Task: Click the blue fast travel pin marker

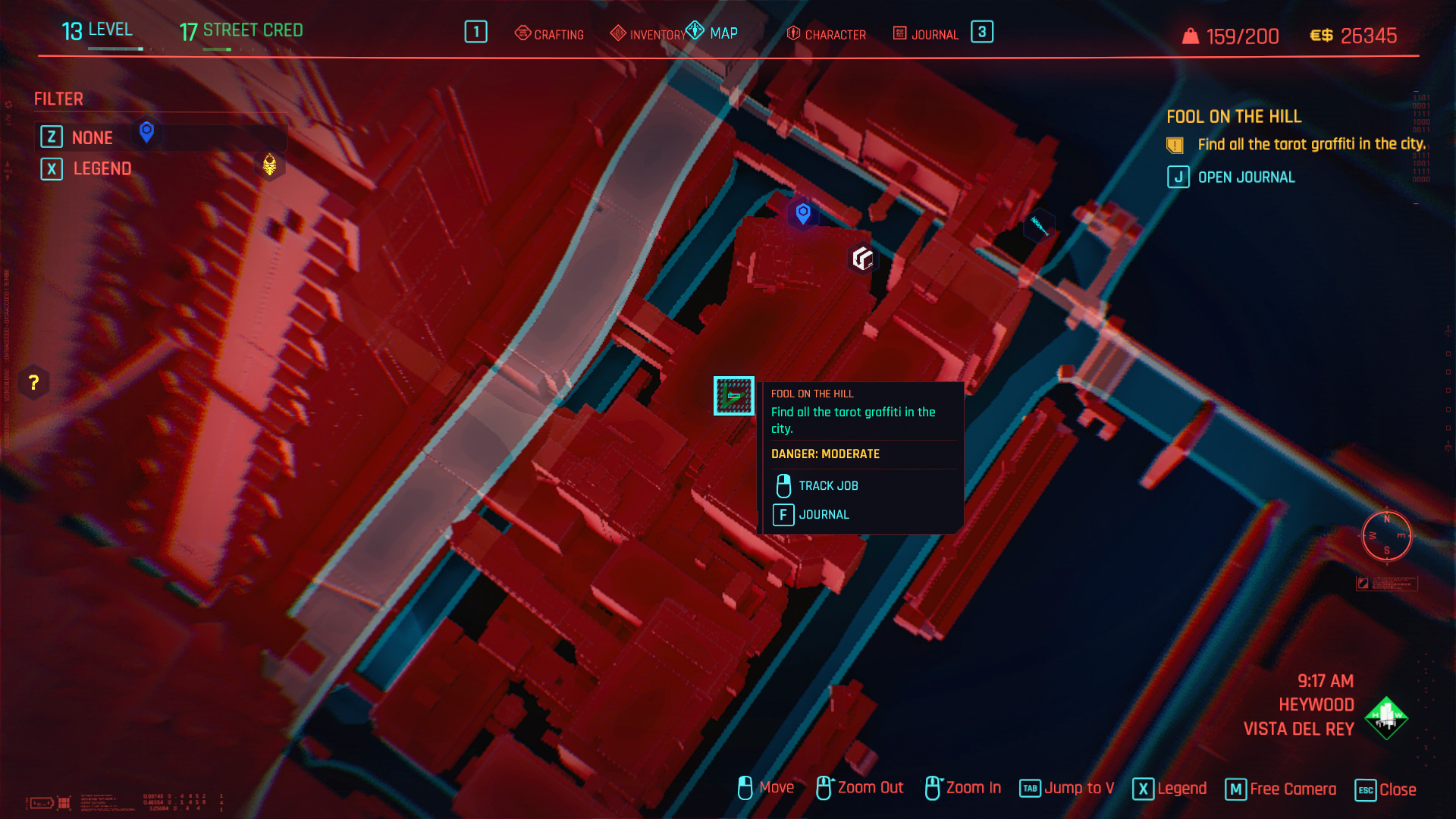Action: pyautogui.click(x=803, y=213)
